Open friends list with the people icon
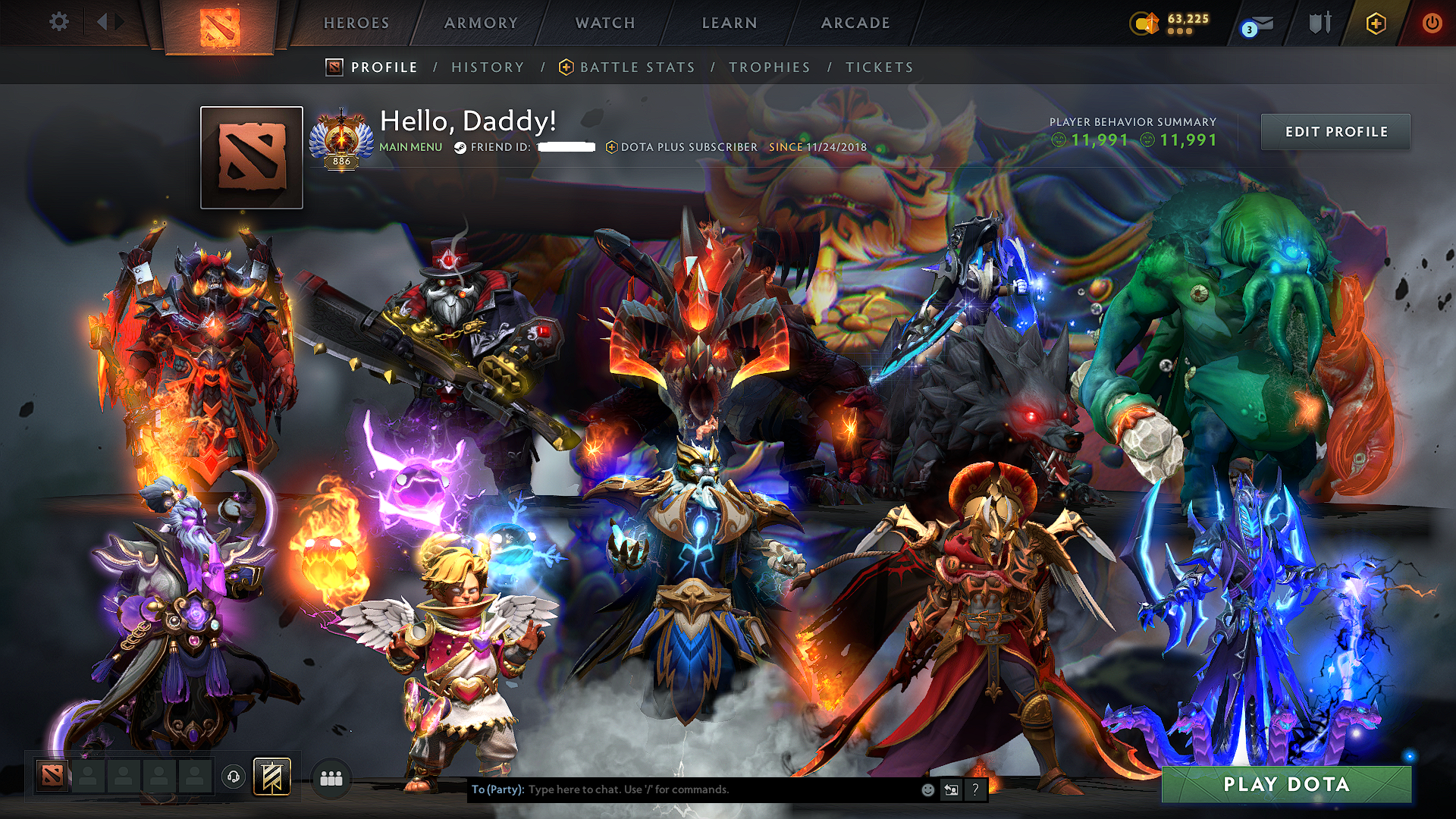 [x=331, y=777]
